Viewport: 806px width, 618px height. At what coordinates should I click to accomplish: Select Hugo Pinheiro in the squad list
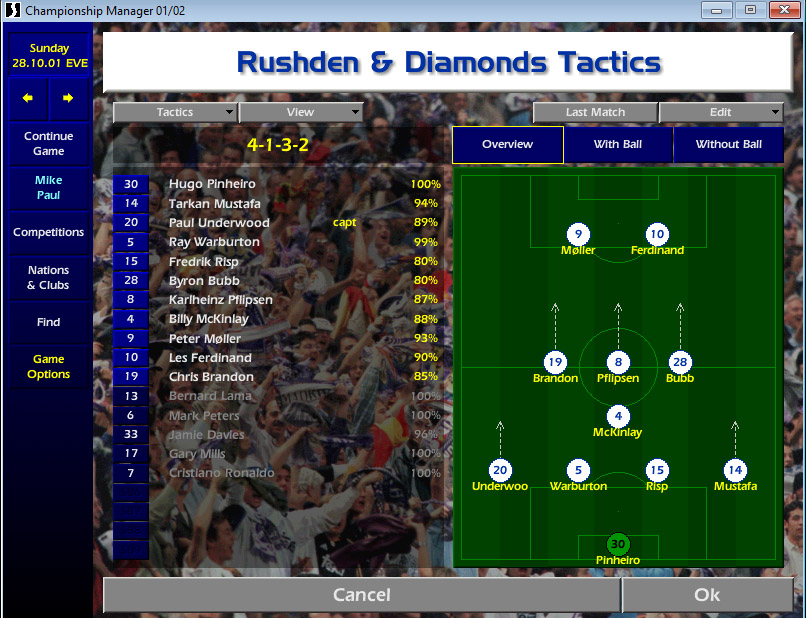pyautogui.click(x=212, y=184)
